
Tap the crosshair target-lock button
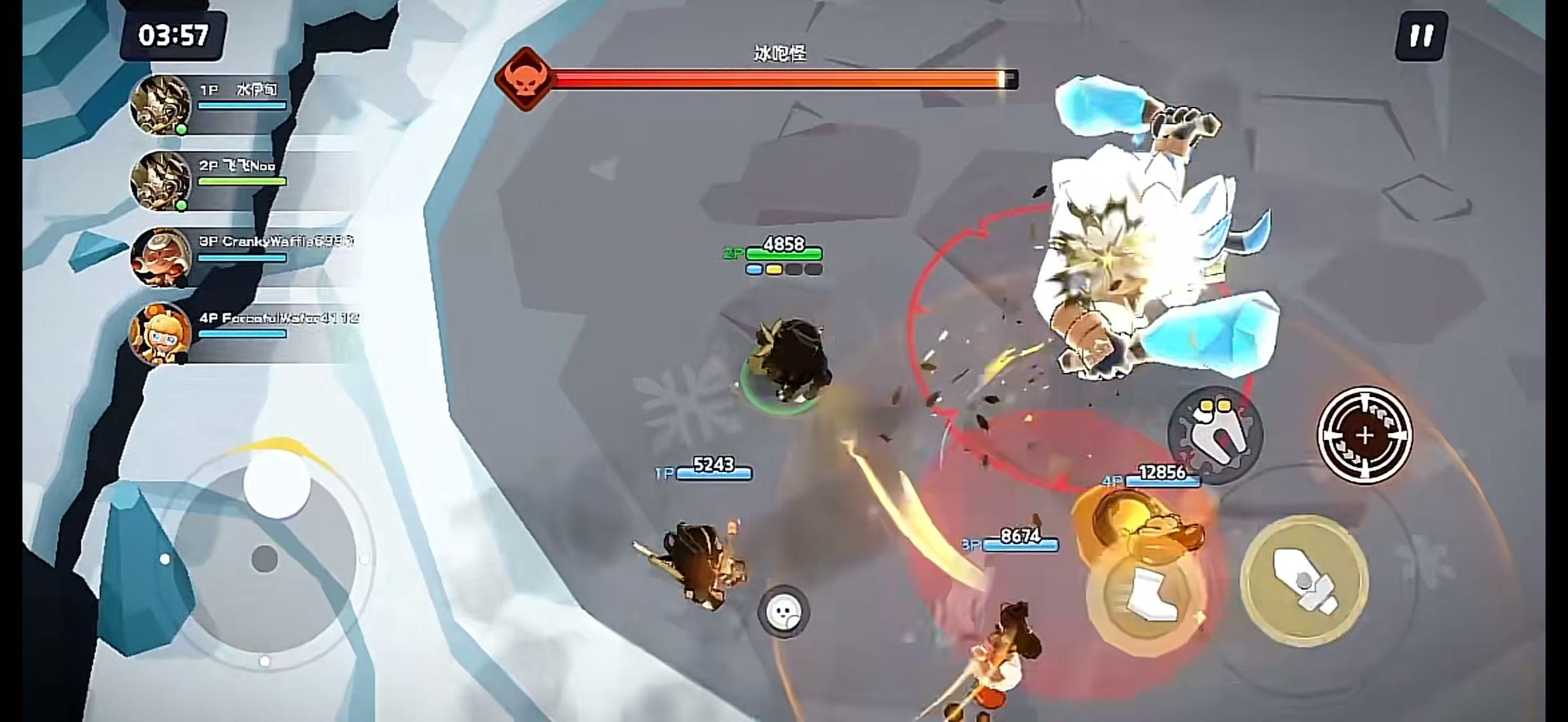pos(1364,435)
